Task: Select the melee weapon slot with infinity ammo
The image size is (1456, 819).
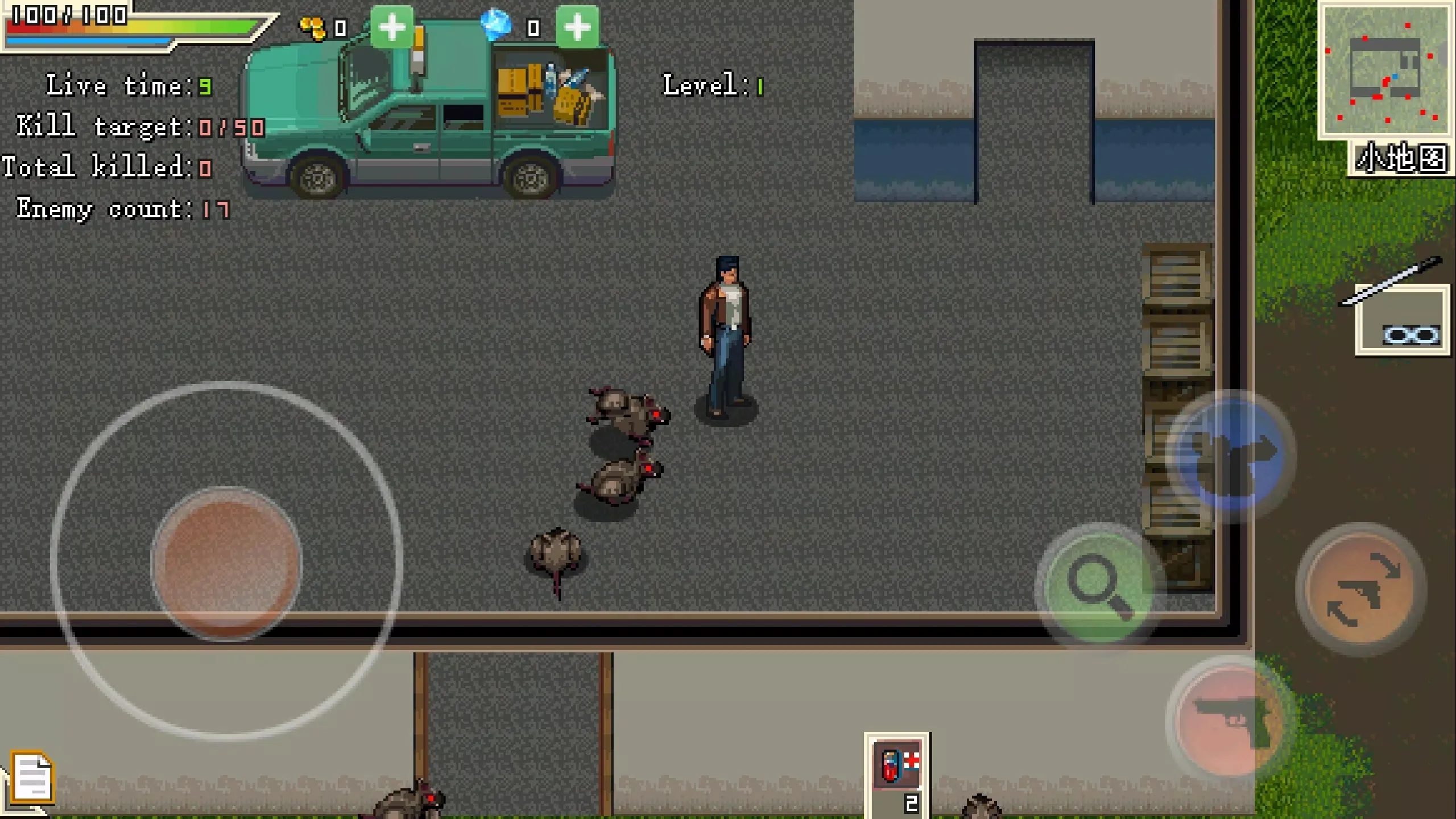Action: (1403, 320)
